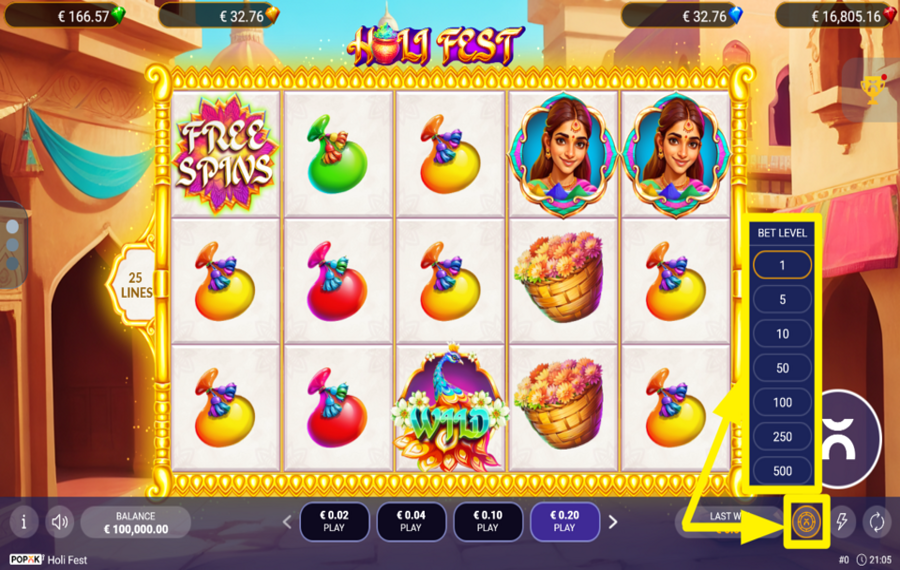Show more bet options with right arrow

[x=613, y=521]
